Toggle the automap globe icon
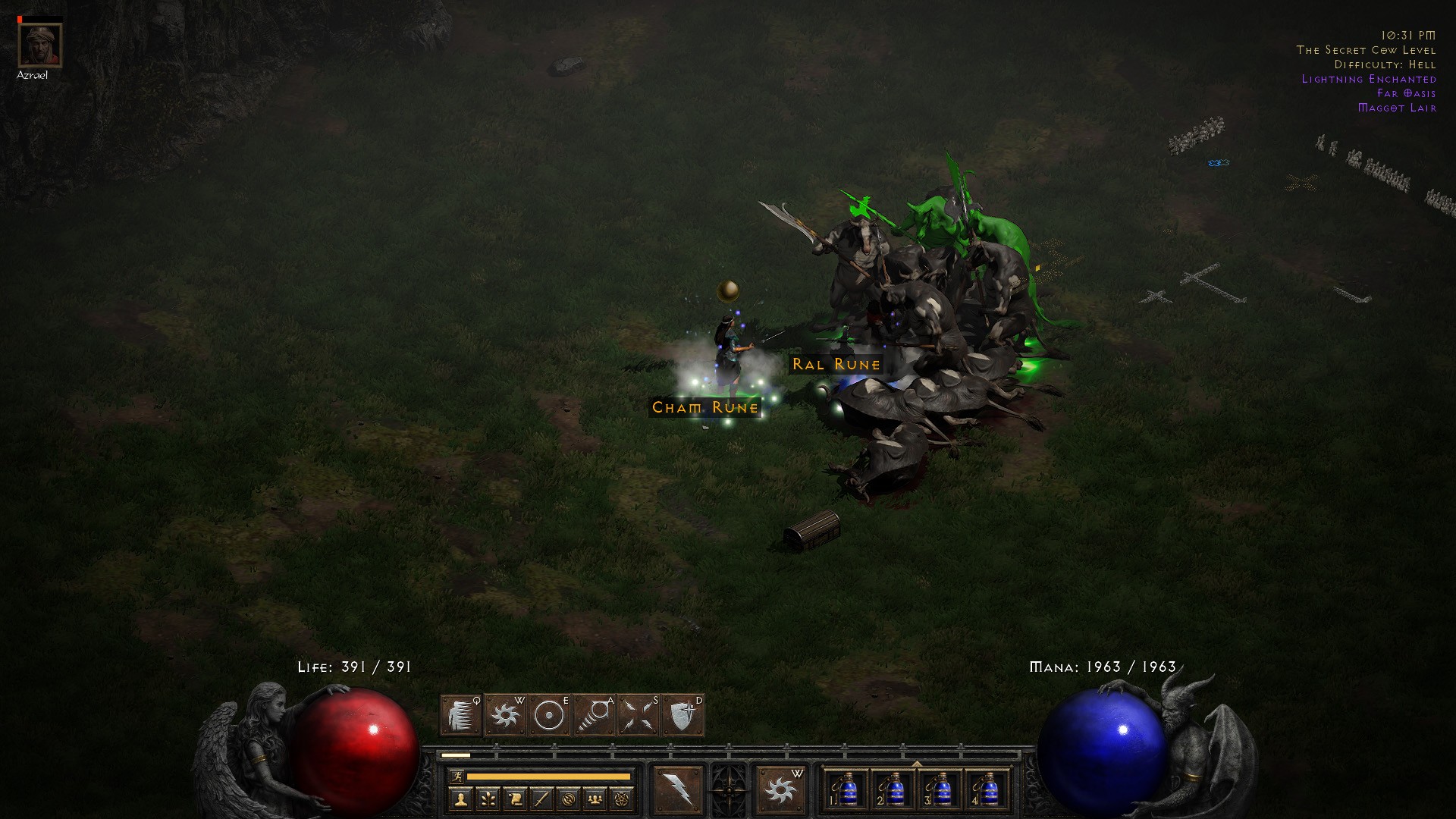1456x819 pixels. [569, 799]
